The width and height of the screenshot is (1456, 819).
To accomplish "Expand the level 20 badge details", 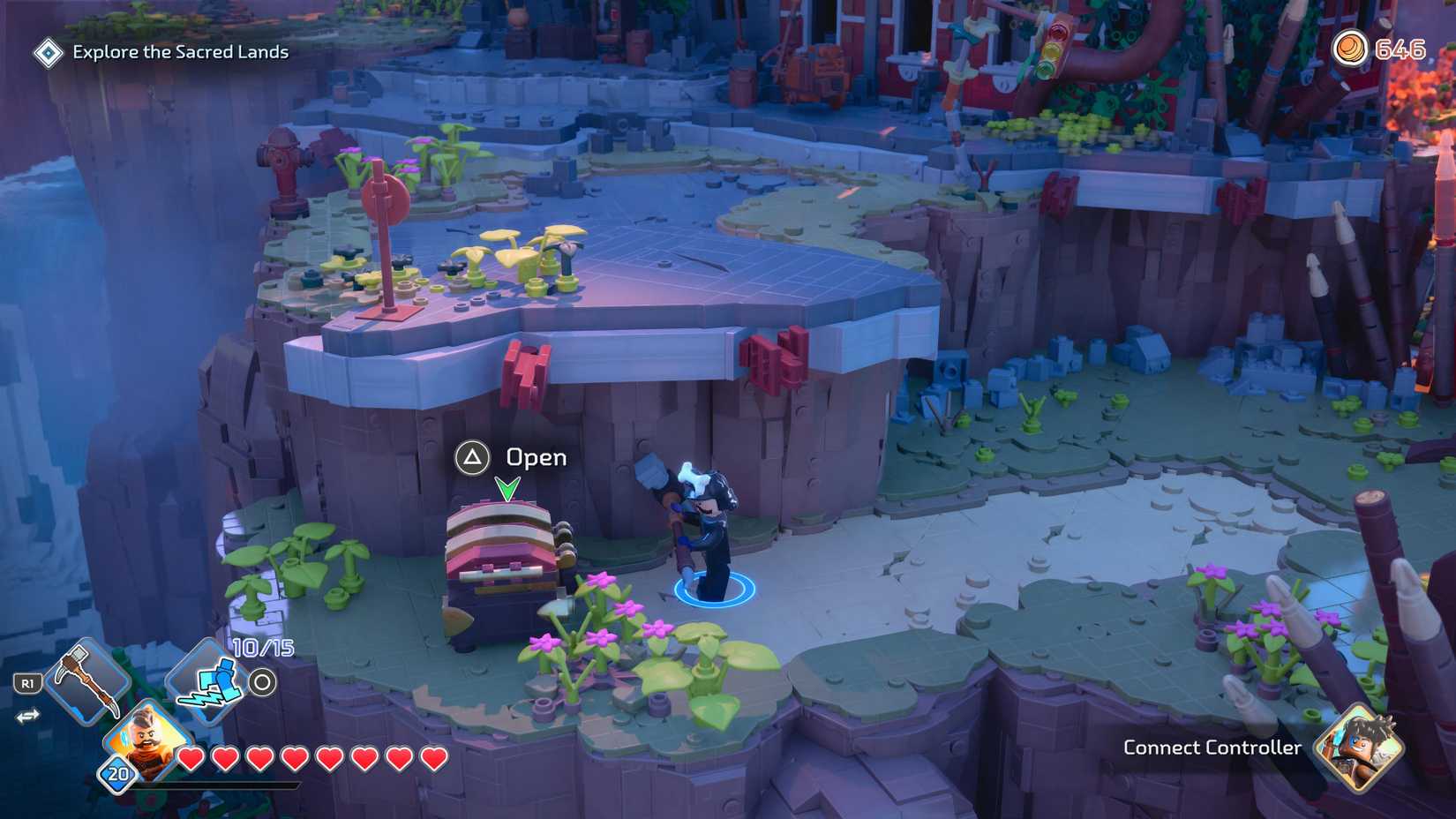I will point(116,774).
